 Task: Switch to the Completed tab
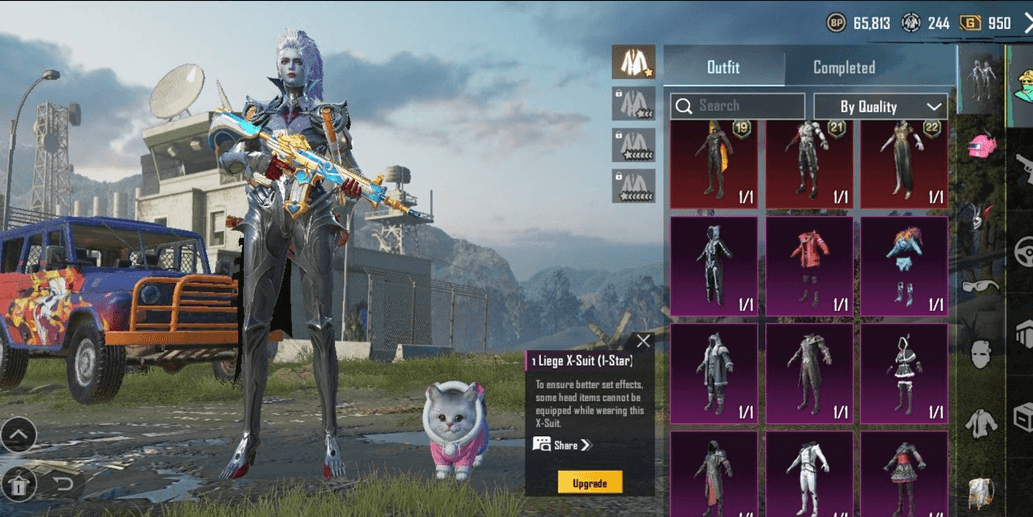(x=843, y=68)
